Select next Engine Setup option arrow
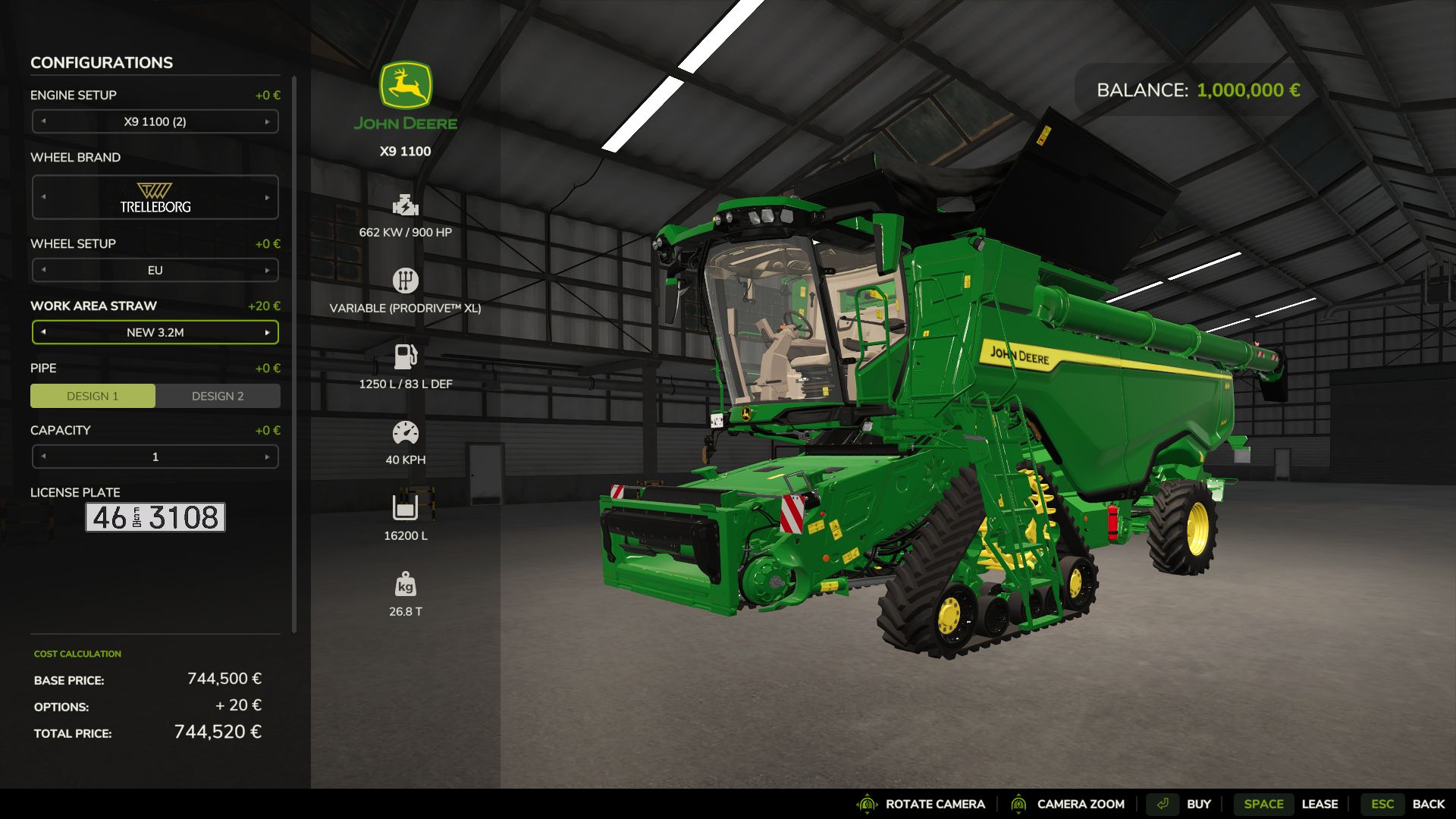 click(267, 121)
